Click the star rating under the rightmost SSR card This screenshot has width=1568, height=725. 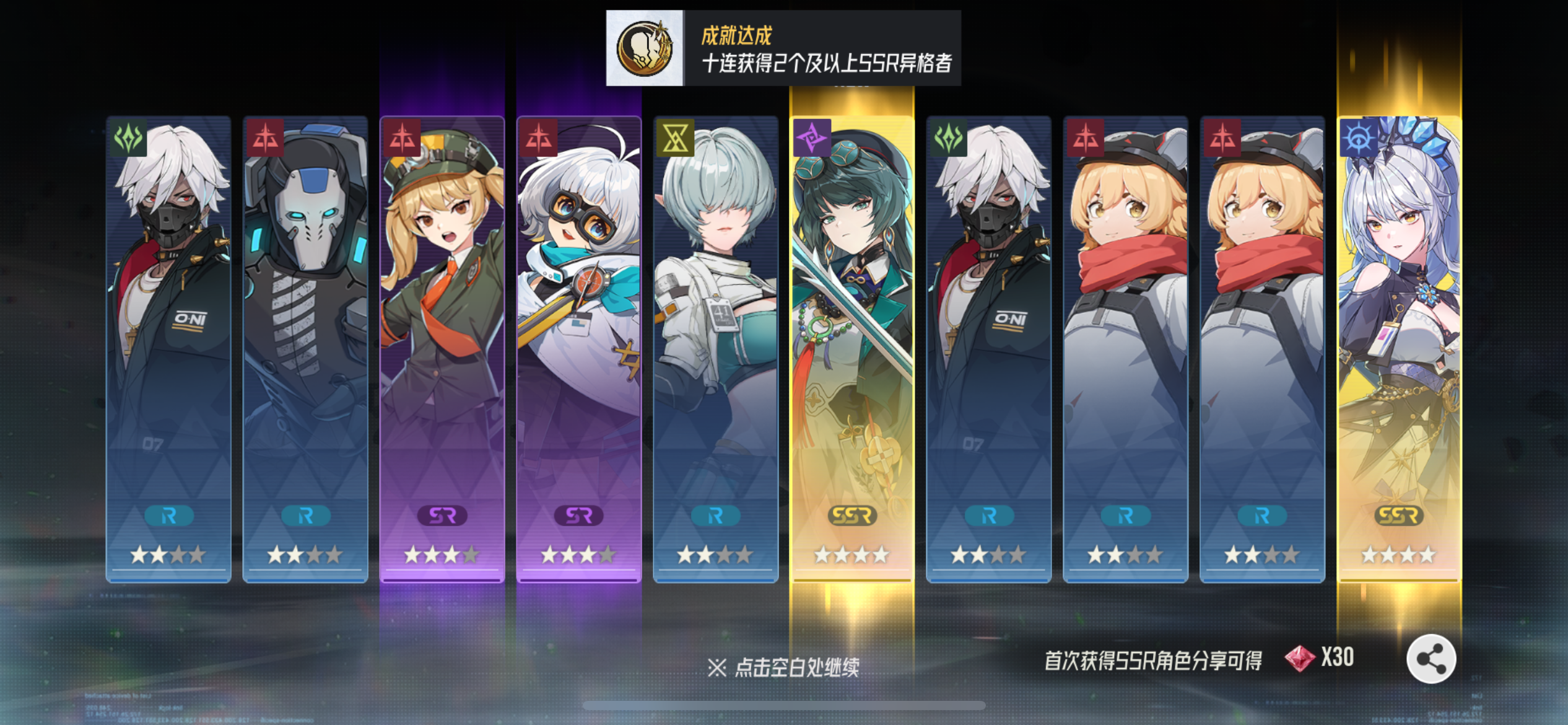coord(1400,555)
